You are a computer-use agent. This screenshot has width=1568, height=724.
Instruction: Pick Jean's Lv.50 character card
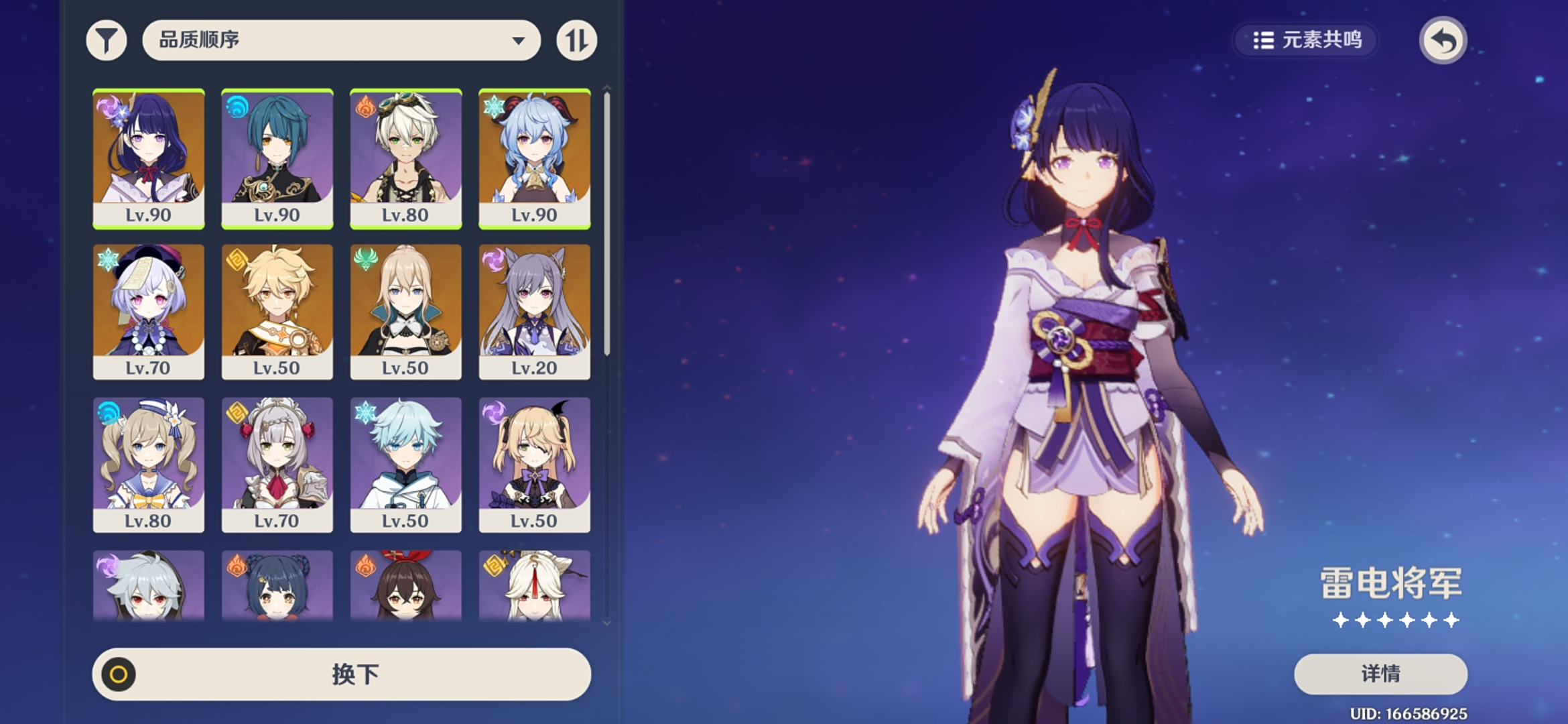tap(405, 311)
